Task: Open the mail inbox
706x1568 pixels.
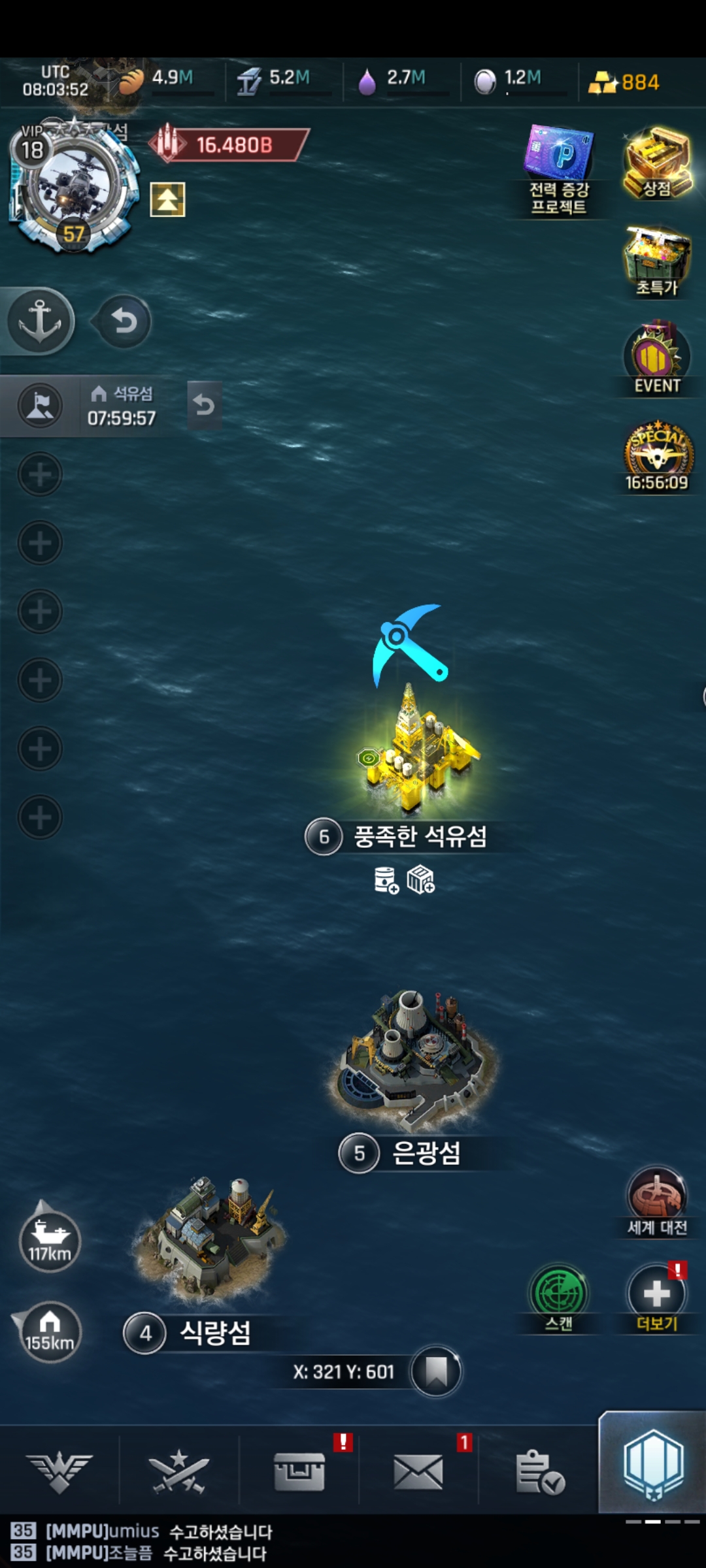Action: [418, 1471]
